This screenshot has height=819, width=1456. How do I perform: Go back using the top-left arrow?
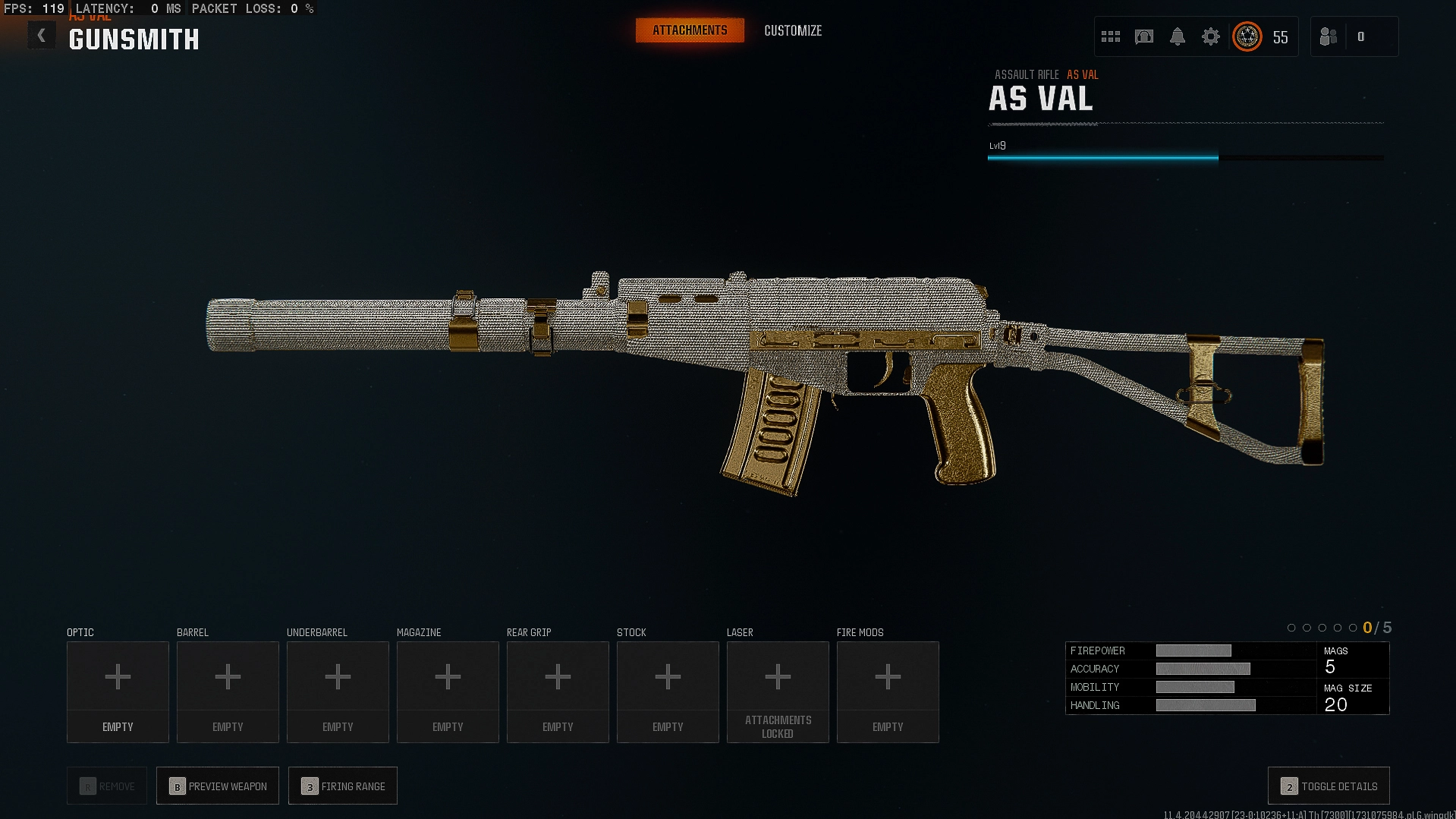pyautogui.click(x=42, y=36)
